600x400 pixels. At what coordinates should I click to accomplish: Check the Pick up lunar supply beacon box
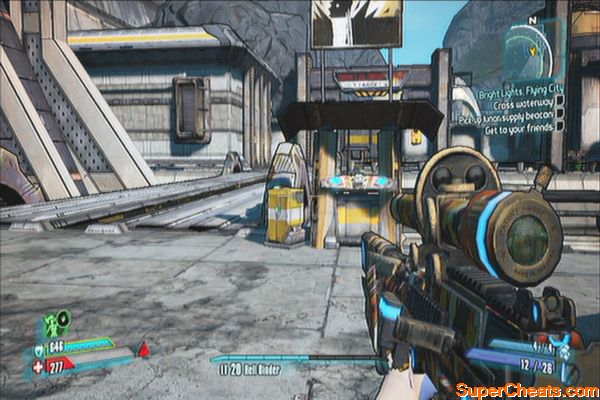[558, 113]
